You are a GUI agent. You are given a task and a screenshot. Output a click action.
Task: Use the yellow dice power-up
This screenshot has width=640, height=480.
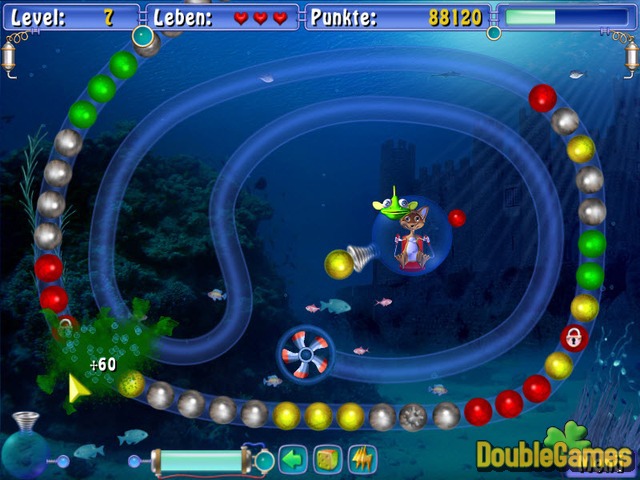tap(327, 460)
